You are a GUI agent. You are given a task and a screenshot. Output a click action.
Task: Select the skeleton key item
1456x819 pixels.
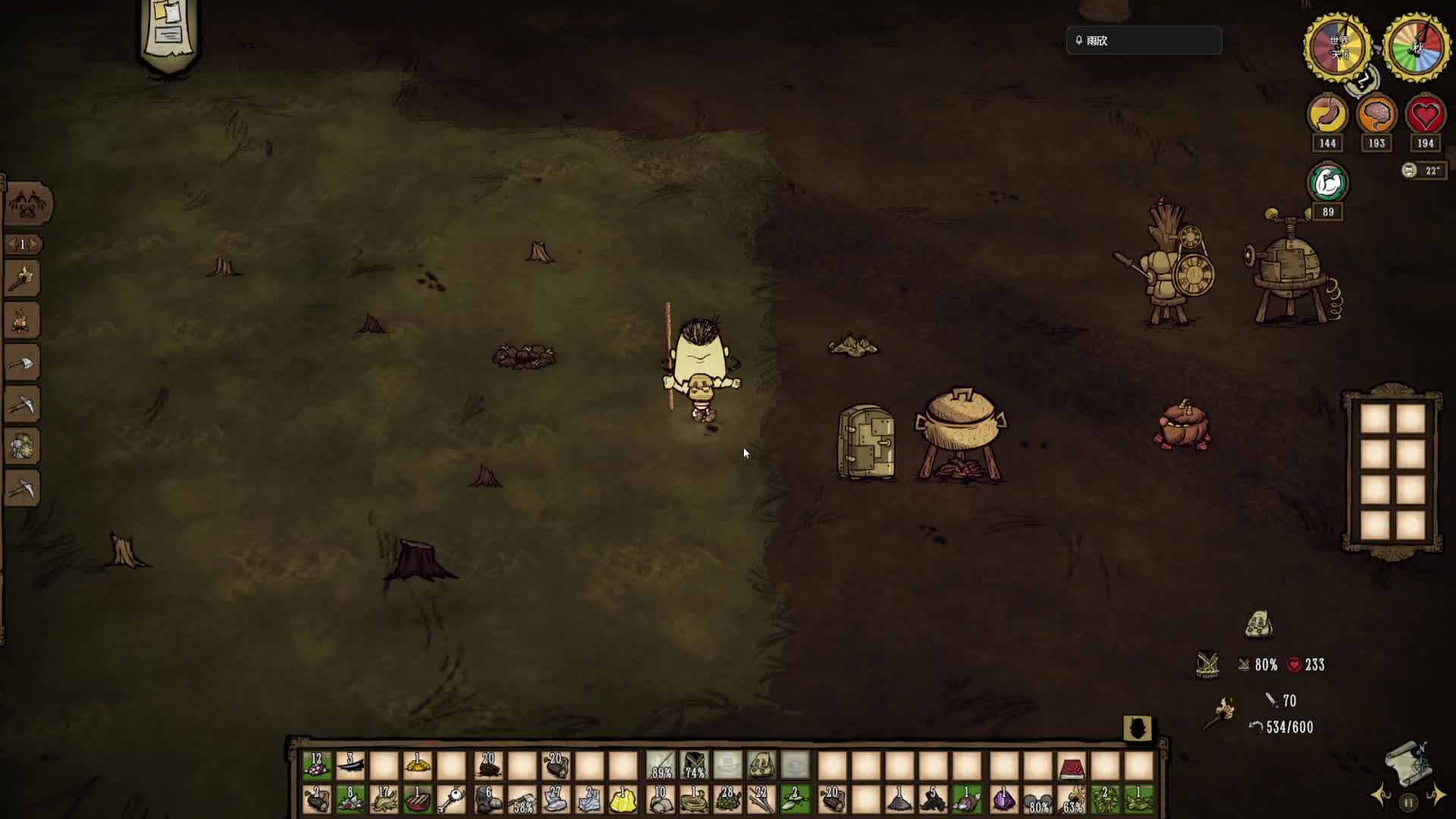[x=452, y=800]
